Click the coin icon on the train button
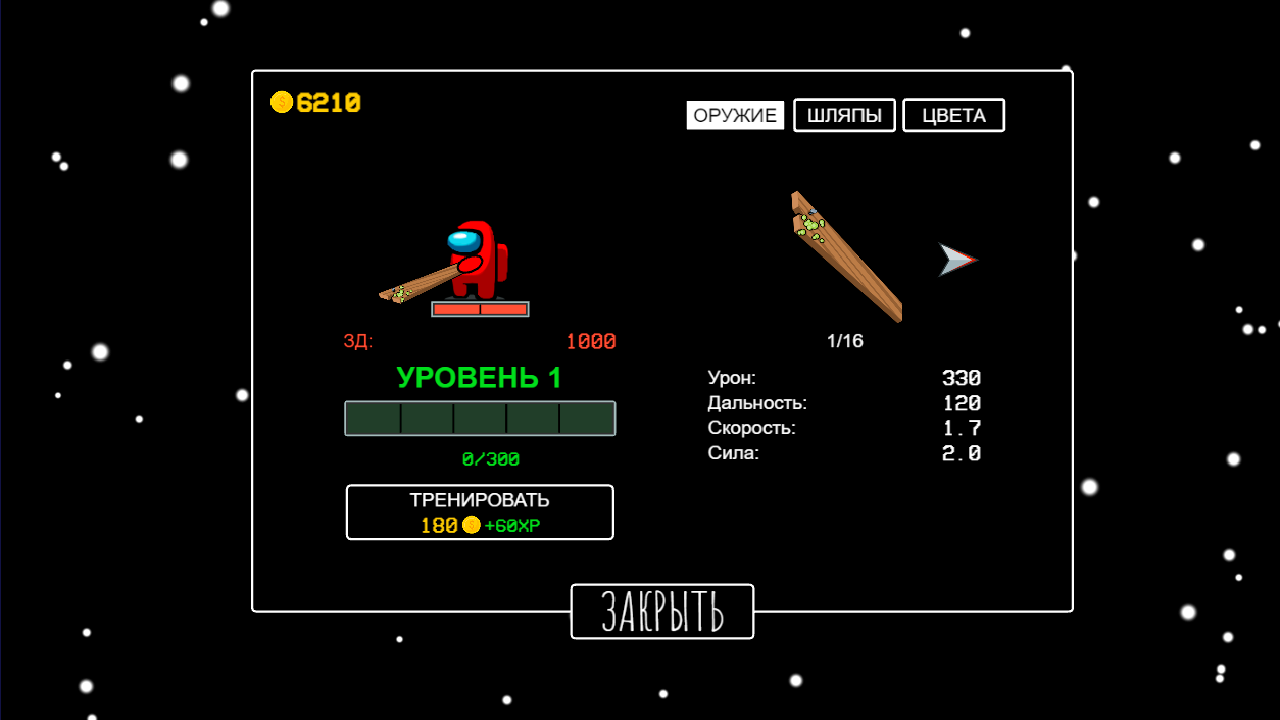 (469, 524)
